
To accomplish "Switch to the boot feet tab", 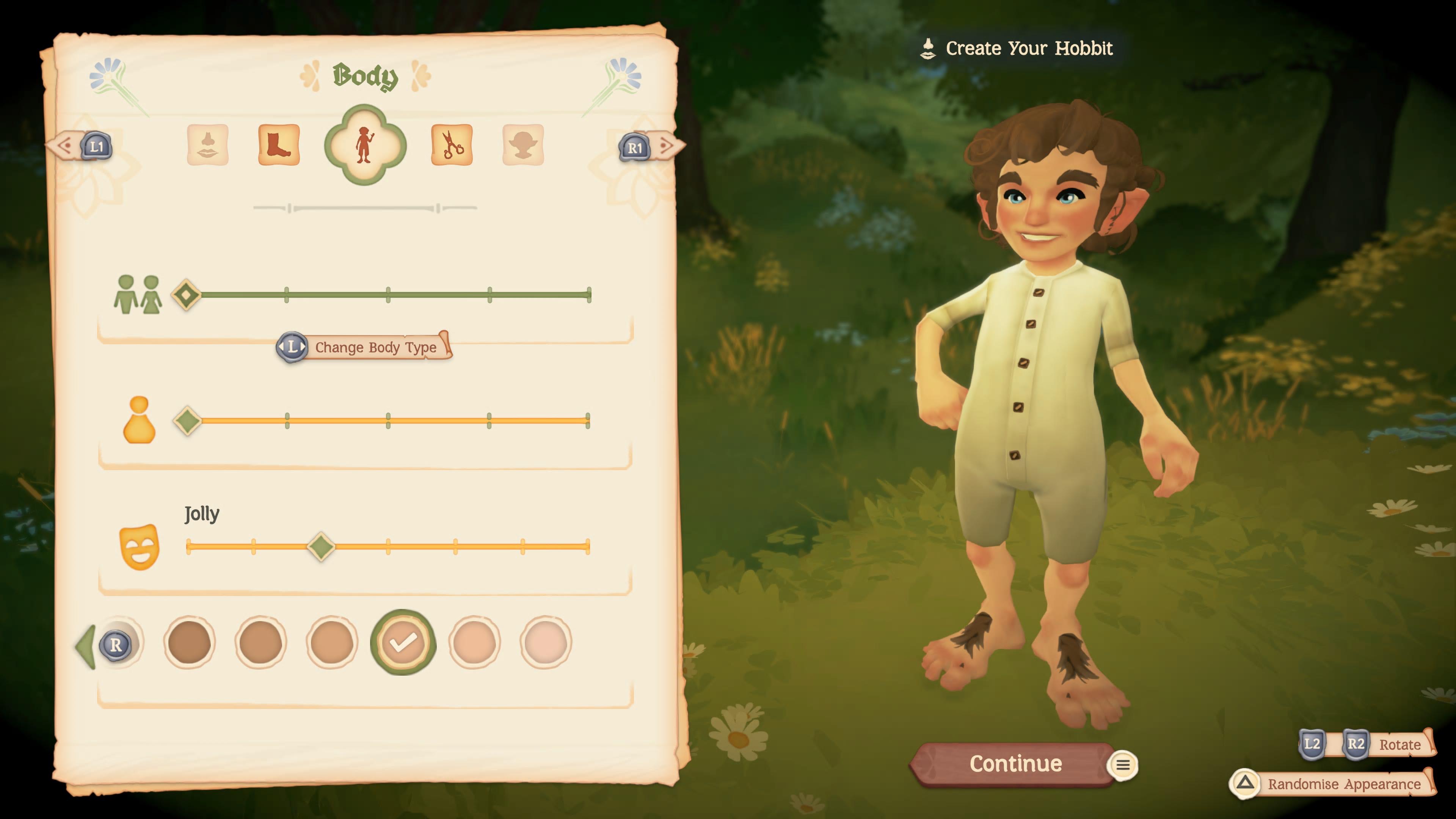I will [x=279, y=145].
